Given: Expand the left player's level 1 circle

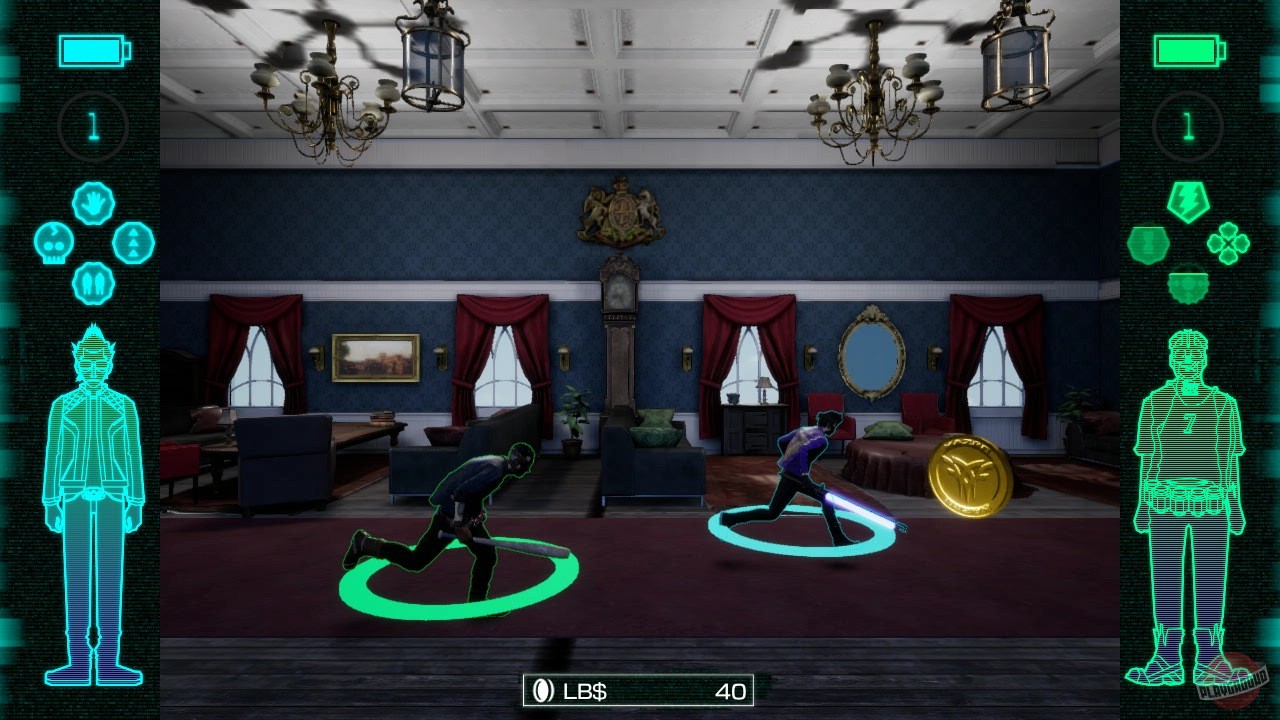Looking at the screenshot, I should pos(93,126).
